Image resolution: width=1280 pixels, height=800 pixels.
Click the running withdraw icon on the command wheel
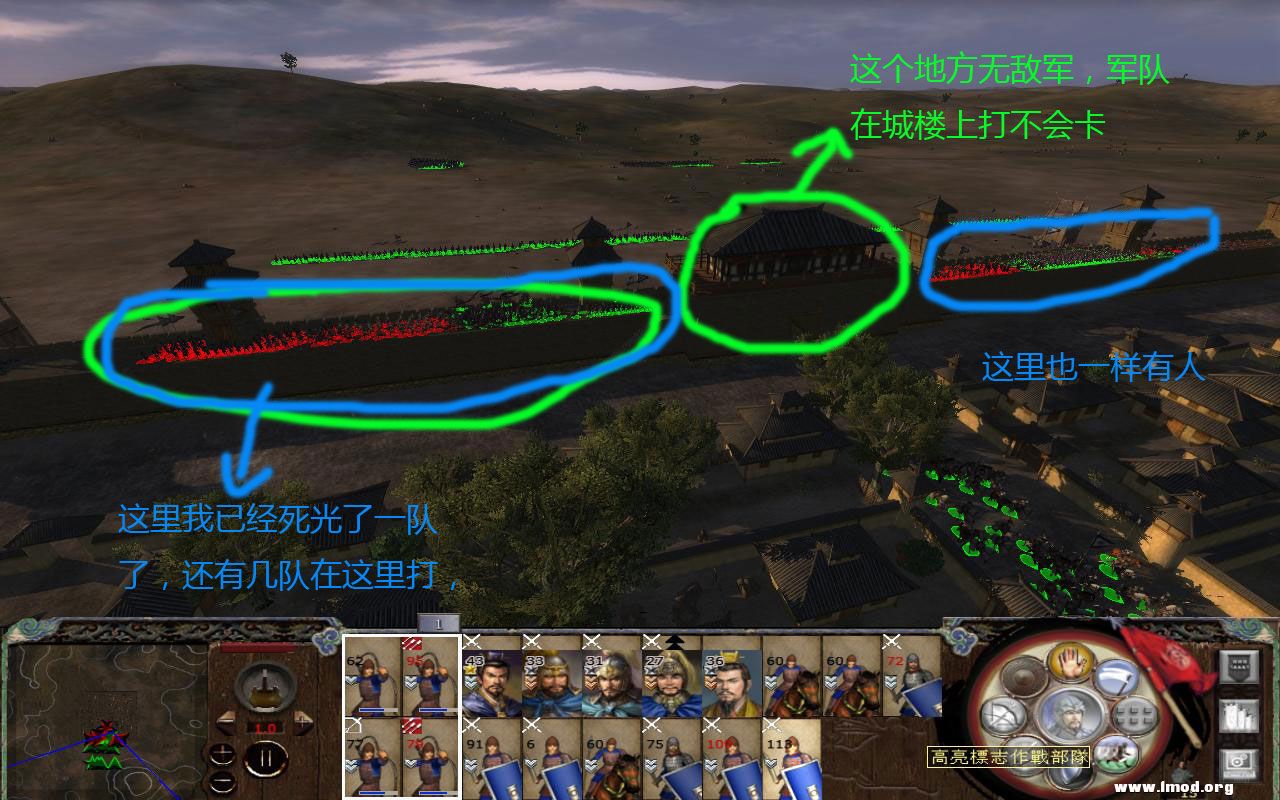pos(1115,754)
